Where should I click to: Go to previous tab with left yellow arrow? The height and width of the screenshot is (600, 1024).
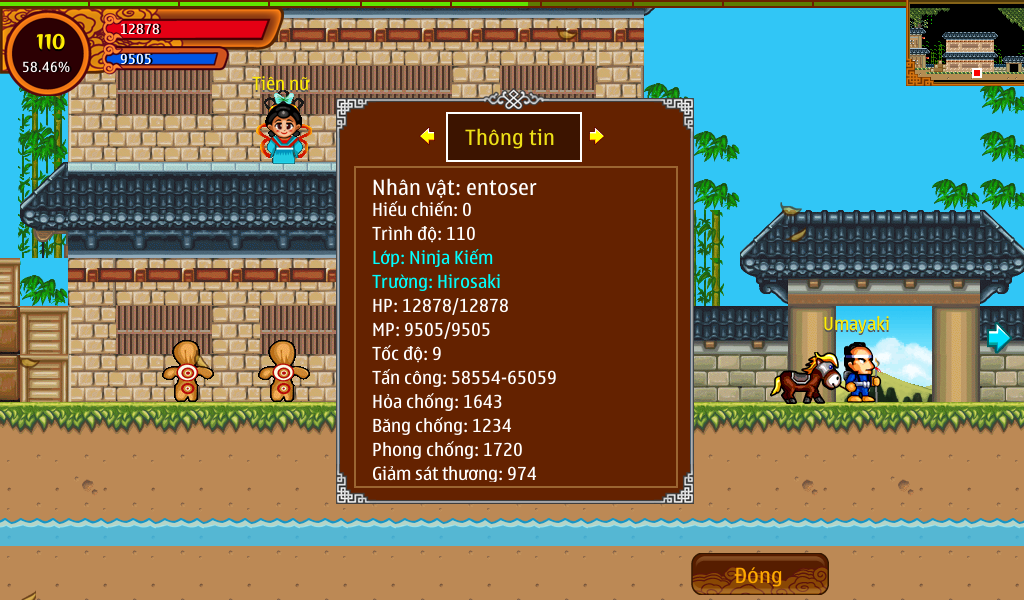tap(427, 136)
